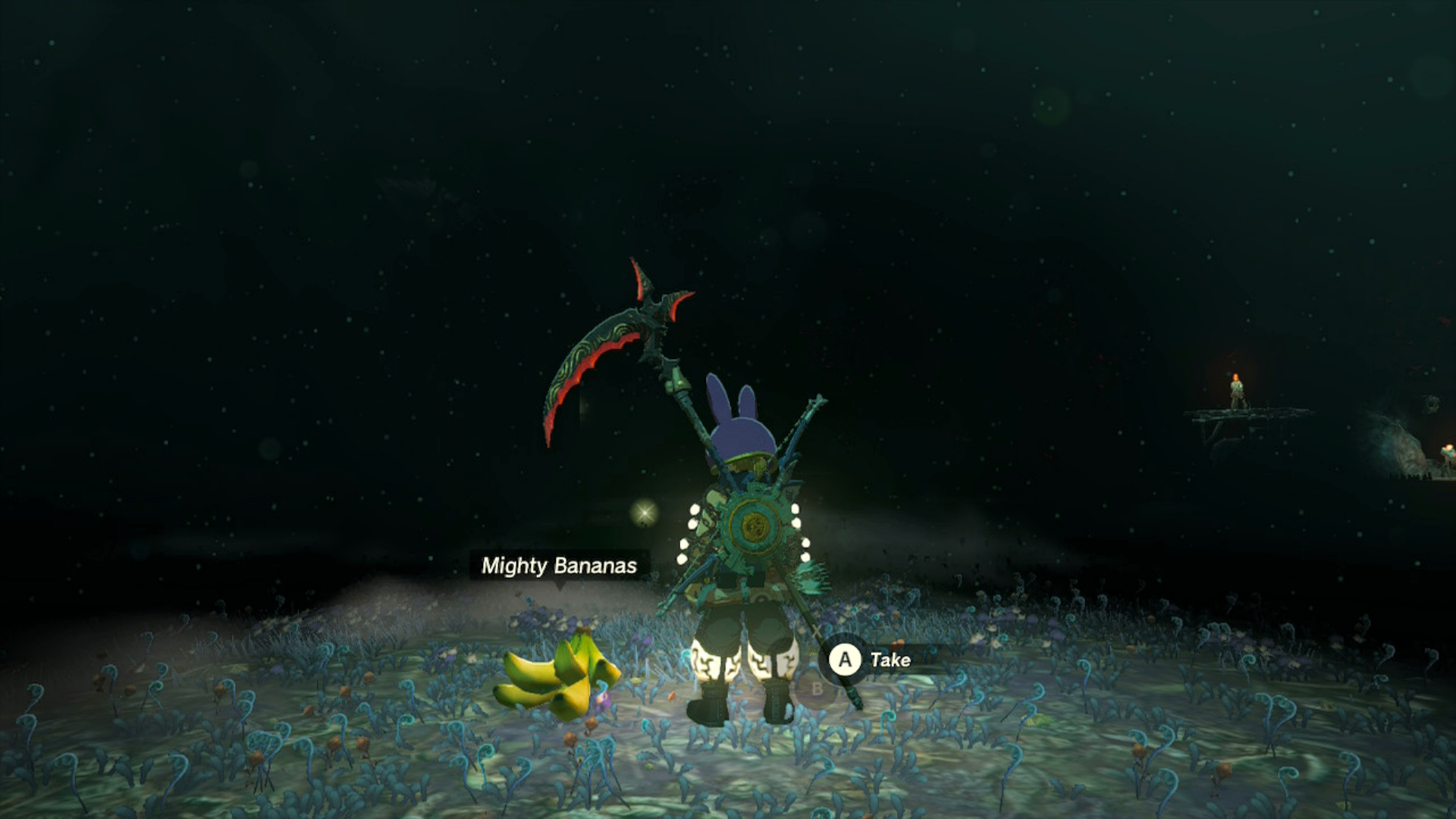Image resolution: width=1456 pixels, height=819 pixels.
Task: Click the A button icon in the Take prompt
Action: (x=846, y=661)
